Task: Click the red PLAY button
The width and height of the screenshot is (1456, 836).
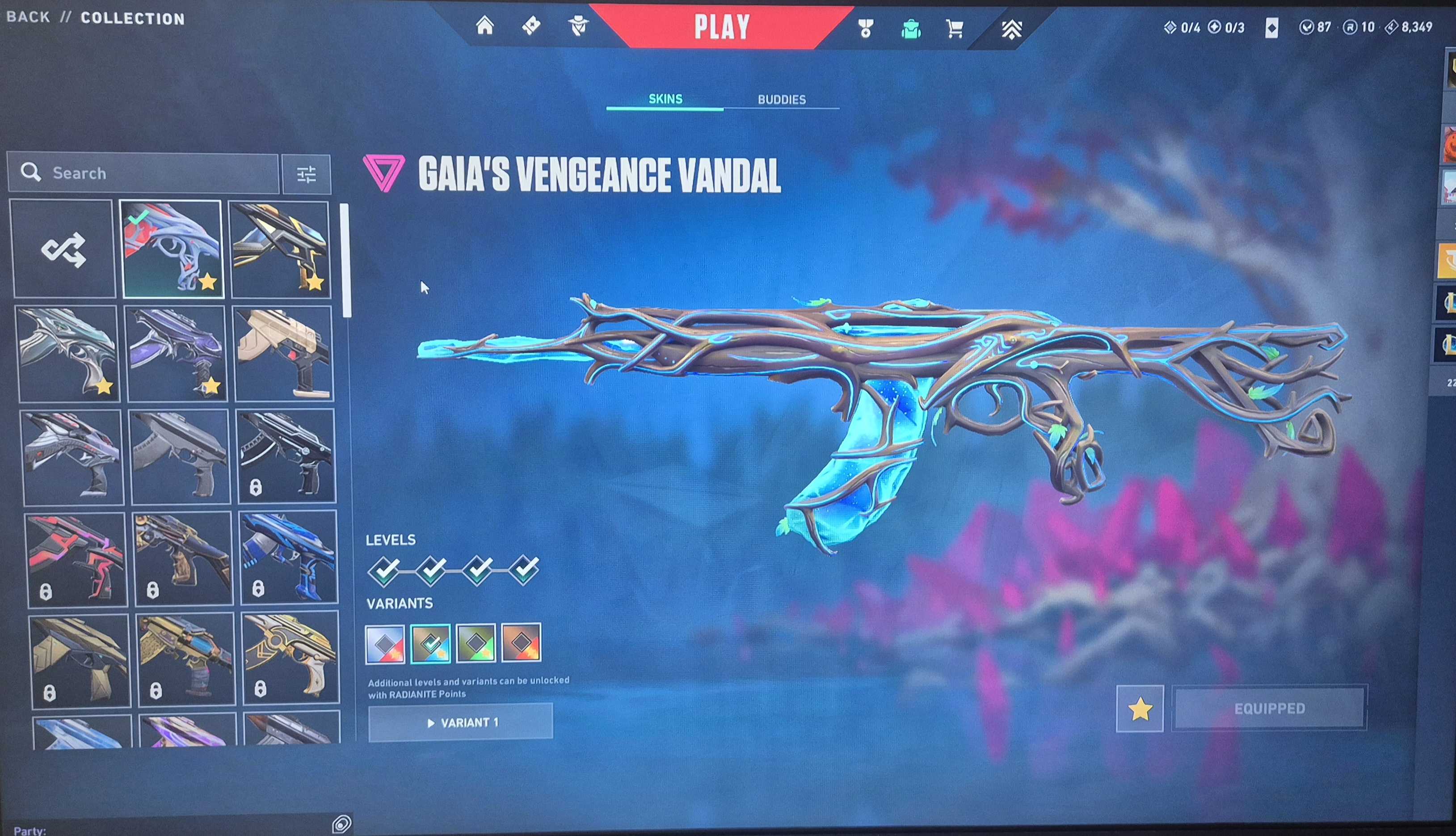Action: [721, 27]
